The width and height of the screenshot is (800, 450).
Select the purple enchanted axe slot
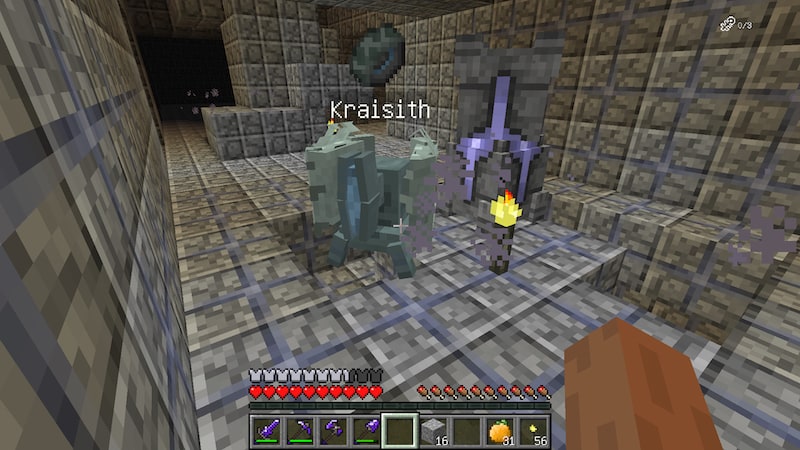coord(332,430)
